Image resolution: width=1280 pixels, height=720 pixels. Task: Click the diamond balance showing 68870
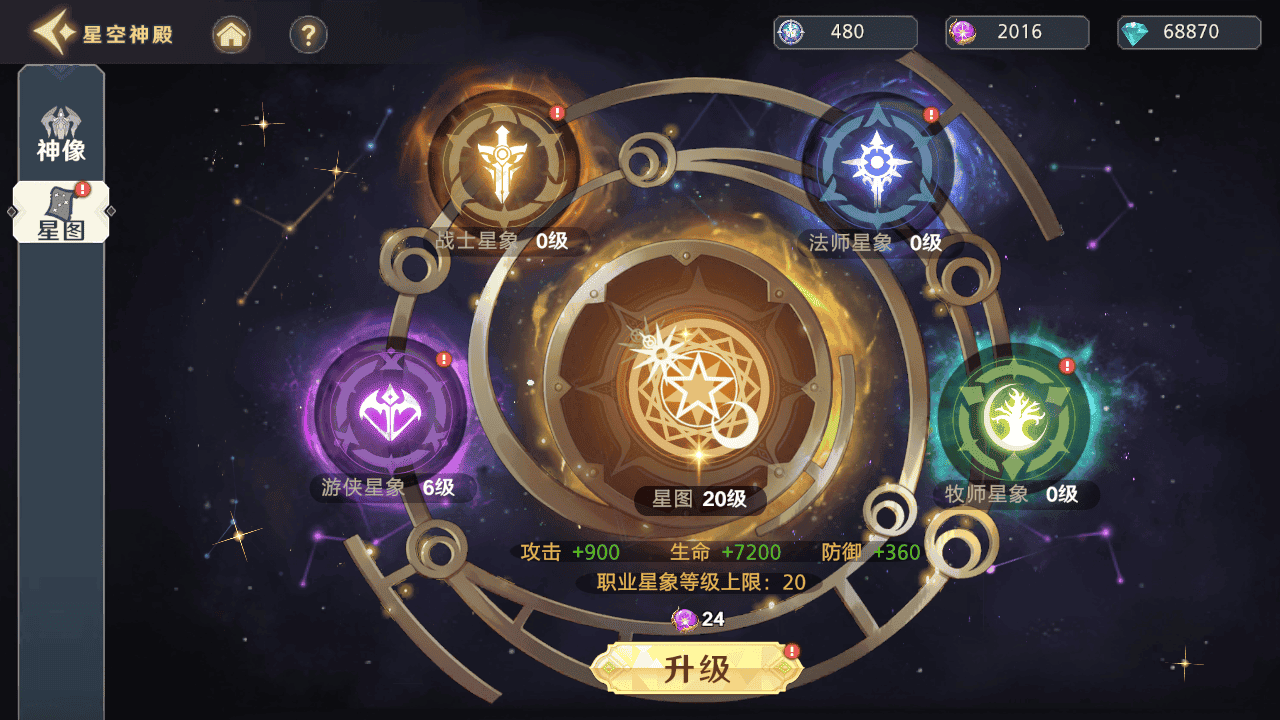[1188, 32]
